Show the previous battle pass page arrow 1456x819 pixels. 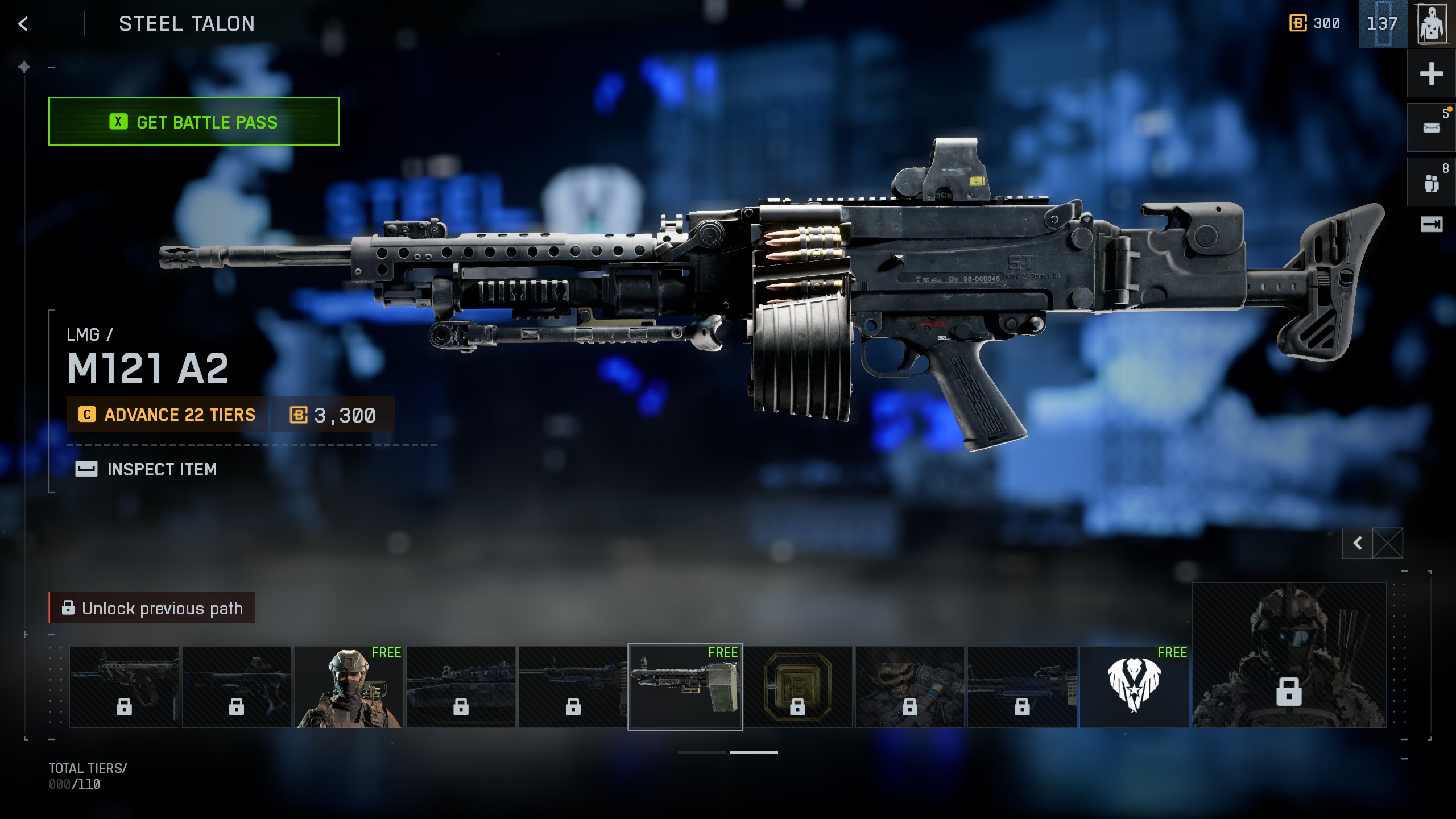click(1358, 543)
